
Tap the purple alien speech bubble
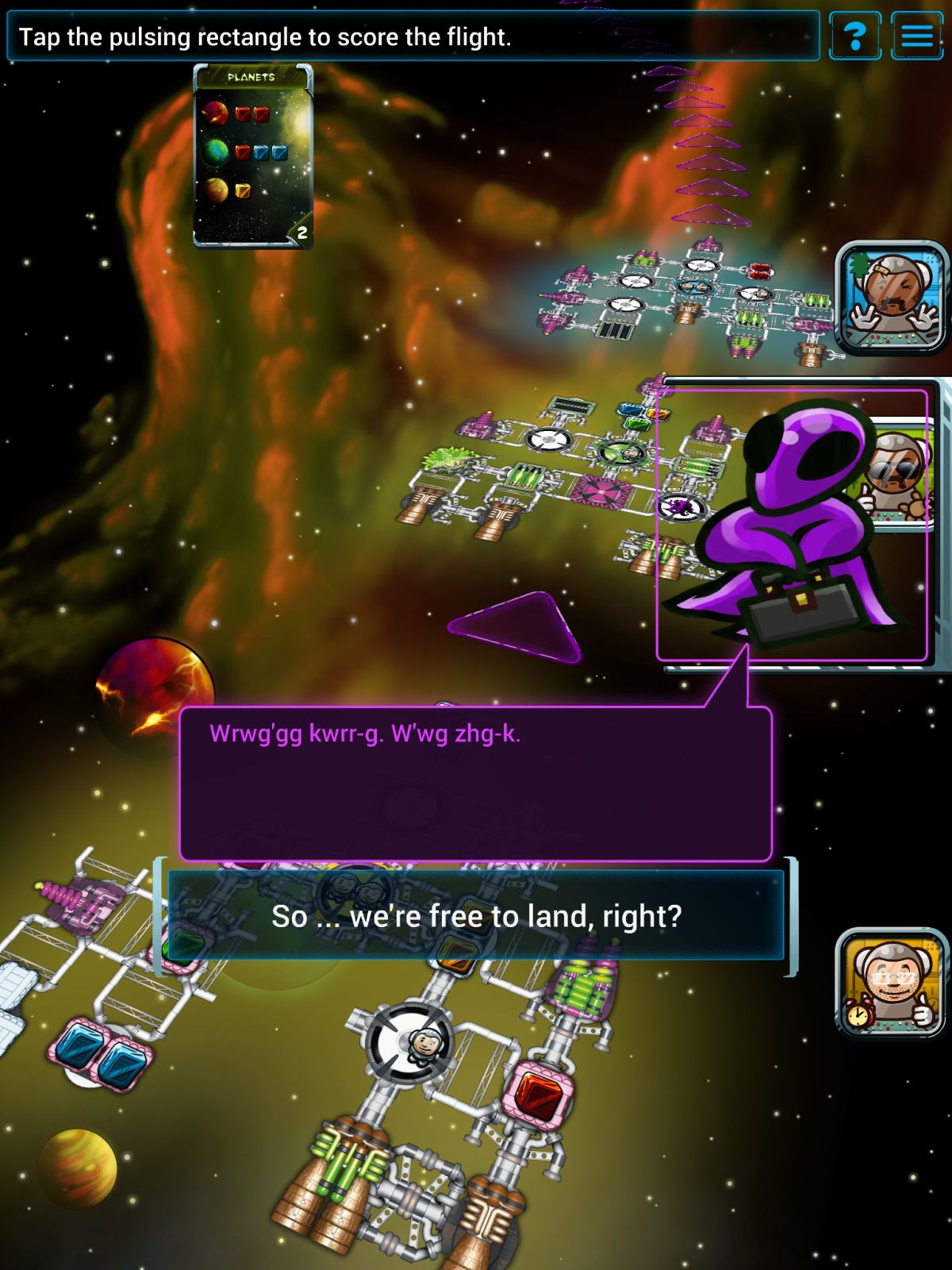[476, 783]
